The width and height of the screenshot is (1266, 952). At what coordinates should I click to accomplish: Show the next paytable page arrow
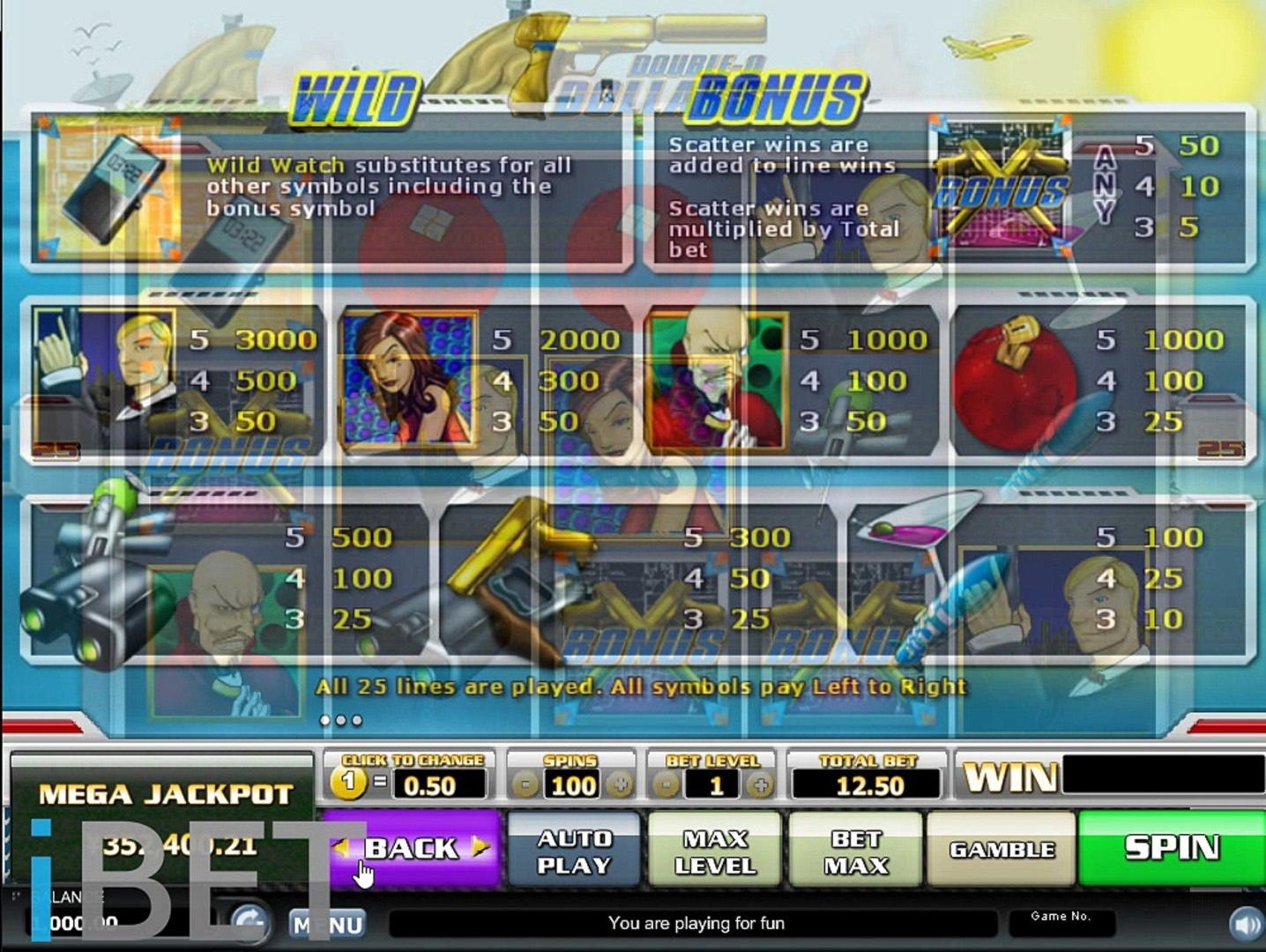pos(480,847)
